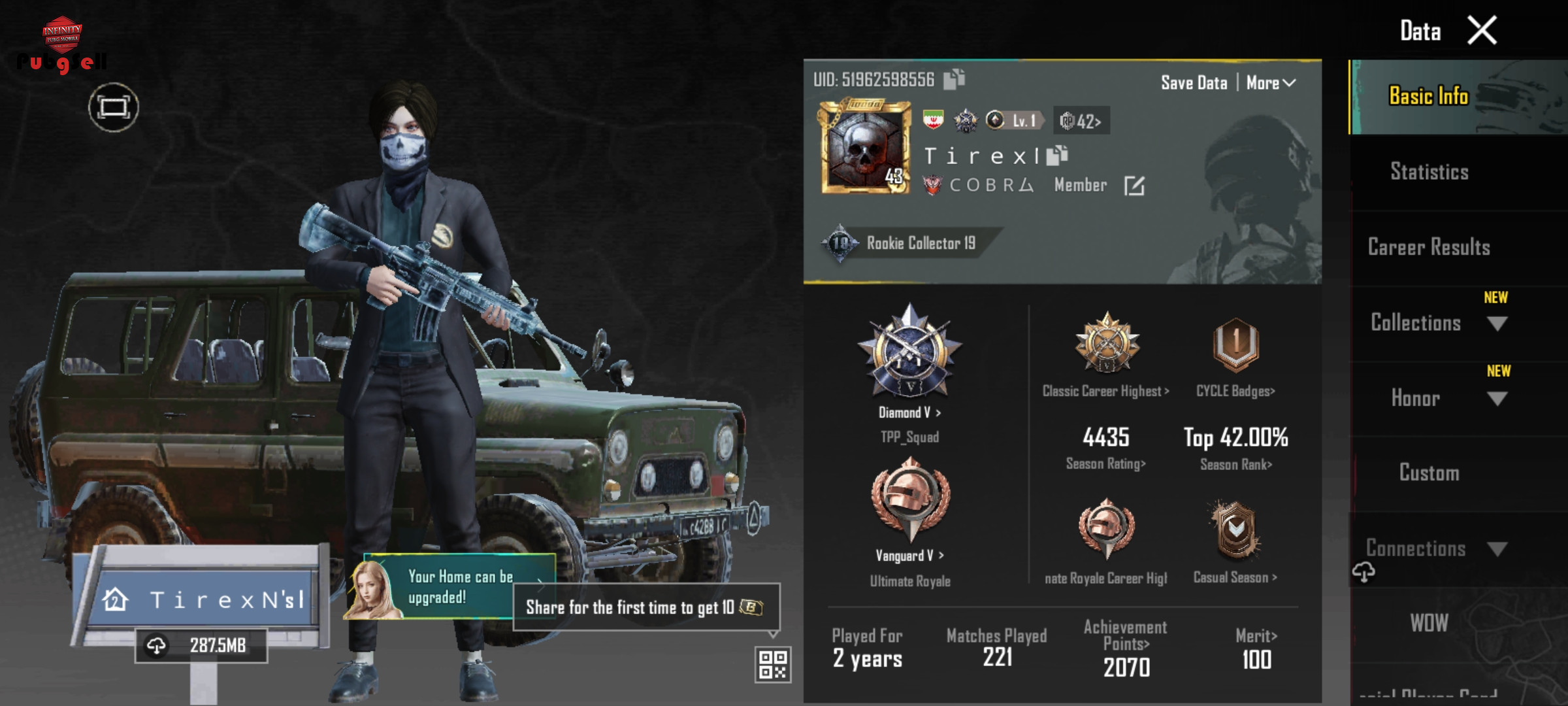Open CYCLE Badges

(x=1235, y=391)
